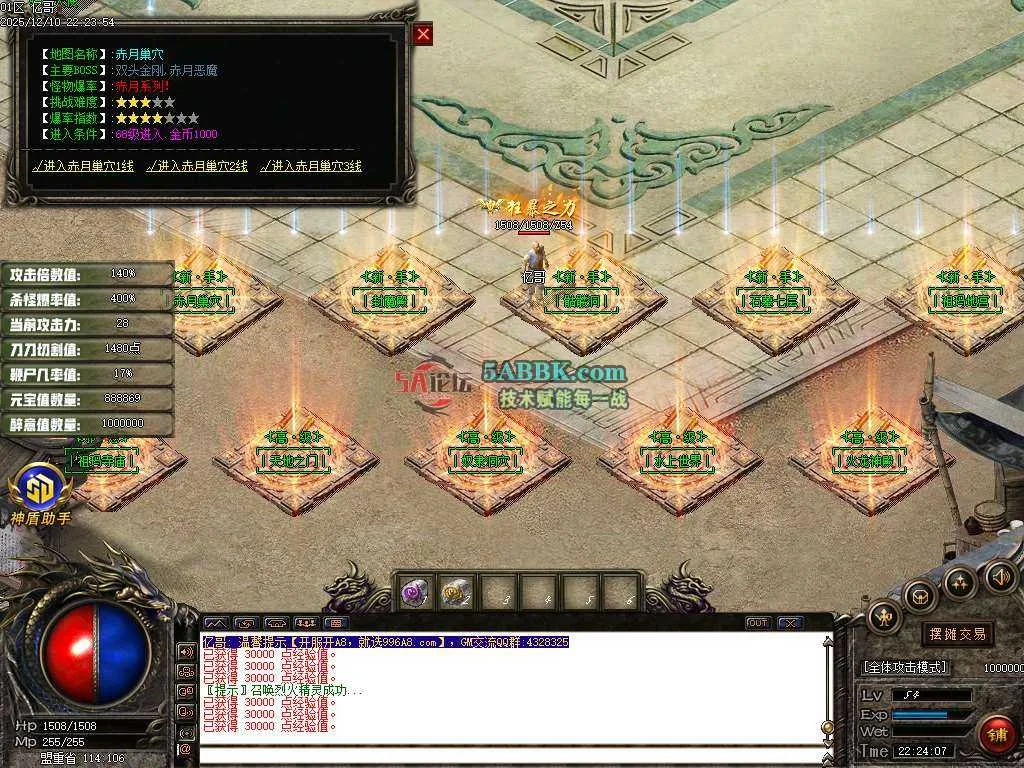Click the mountain-shaped button above the chat
This screenshot has width=1024, height=768.
(x=216, y=623)
